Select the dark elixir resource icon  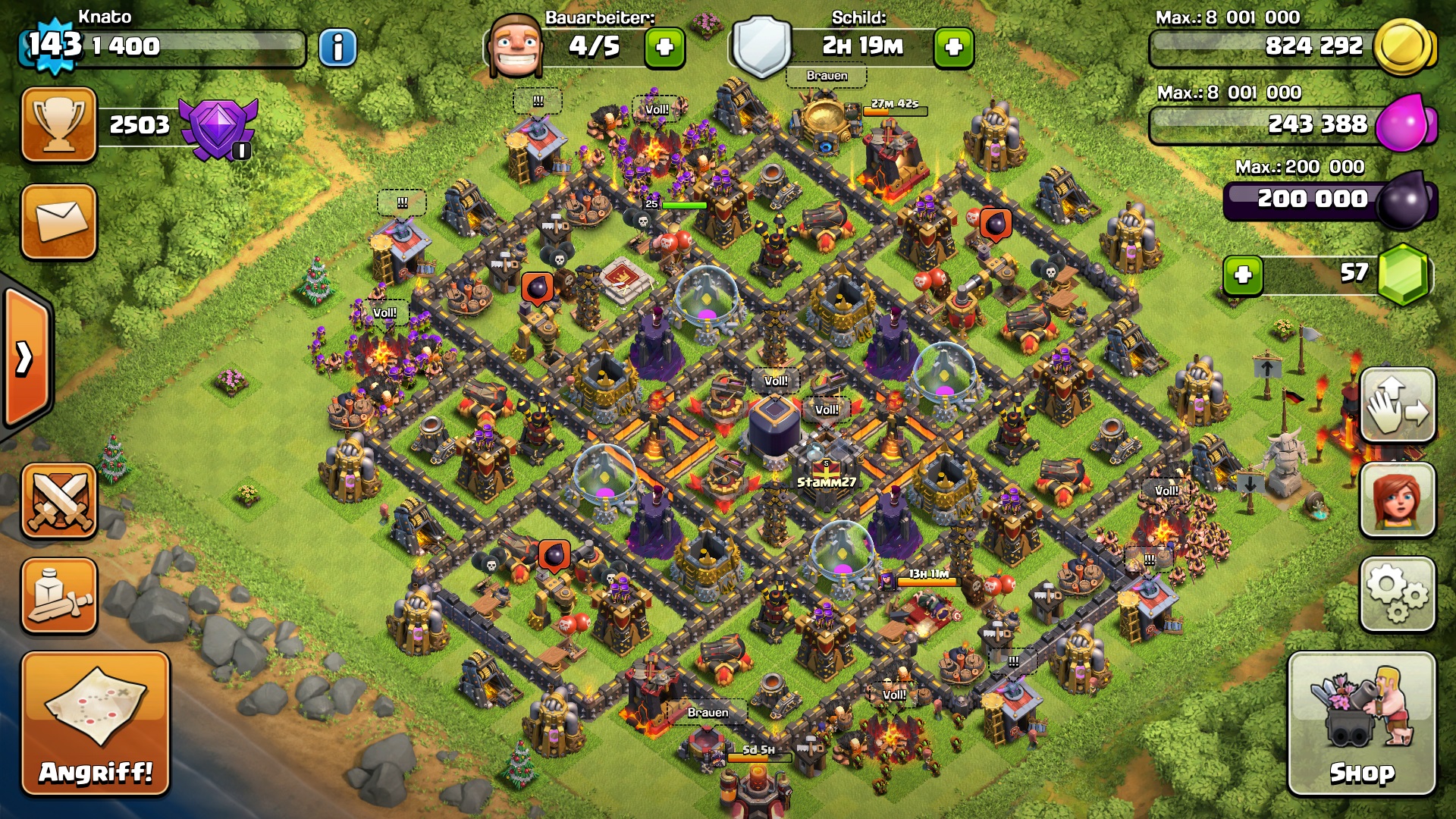(1404, 199)
